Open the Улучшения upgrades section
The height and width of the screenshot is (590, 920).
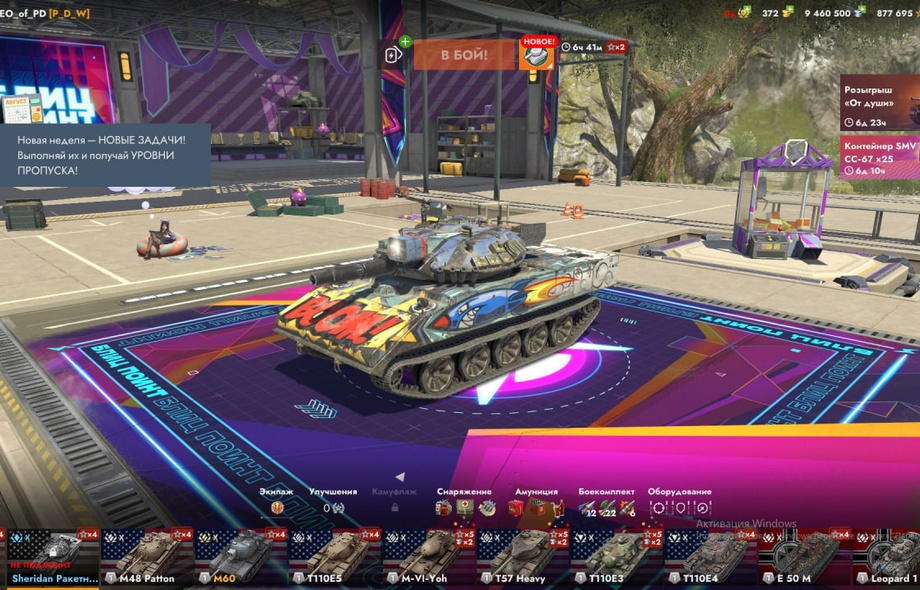point(333,501)
